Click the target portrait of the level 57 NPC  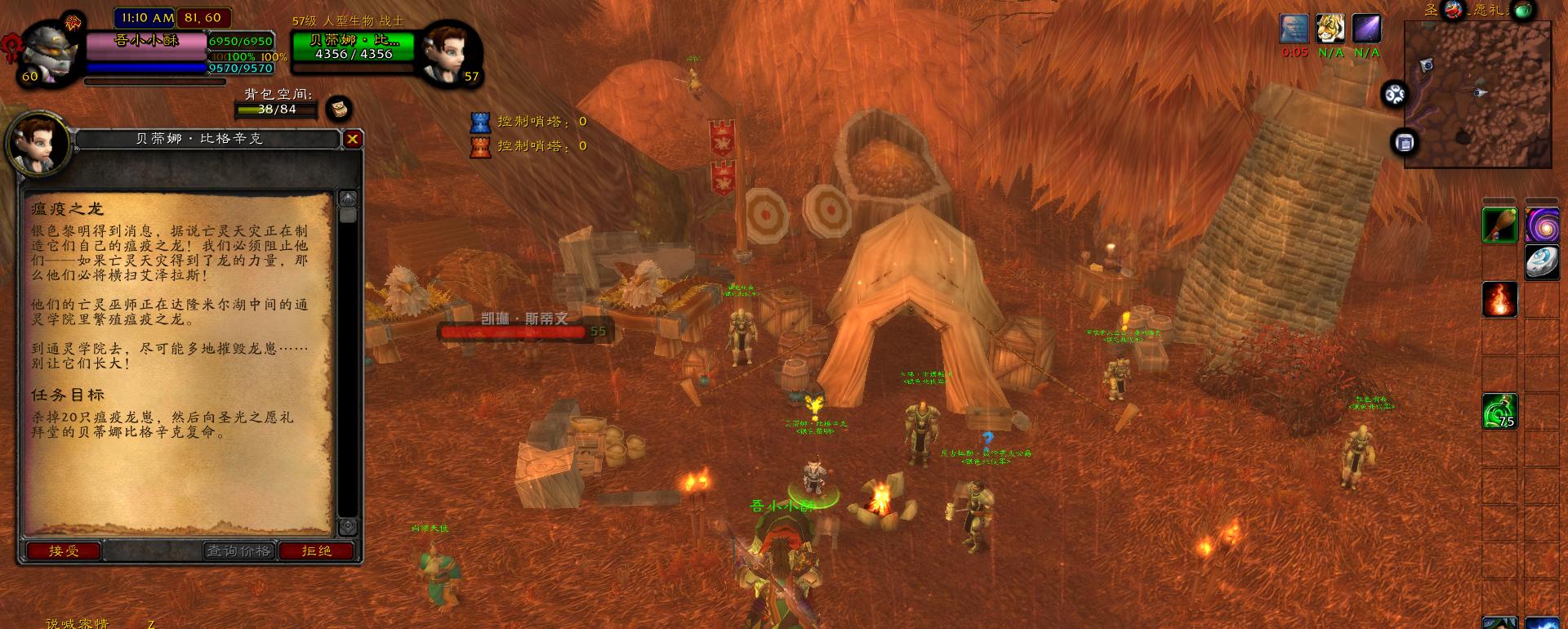448,51
